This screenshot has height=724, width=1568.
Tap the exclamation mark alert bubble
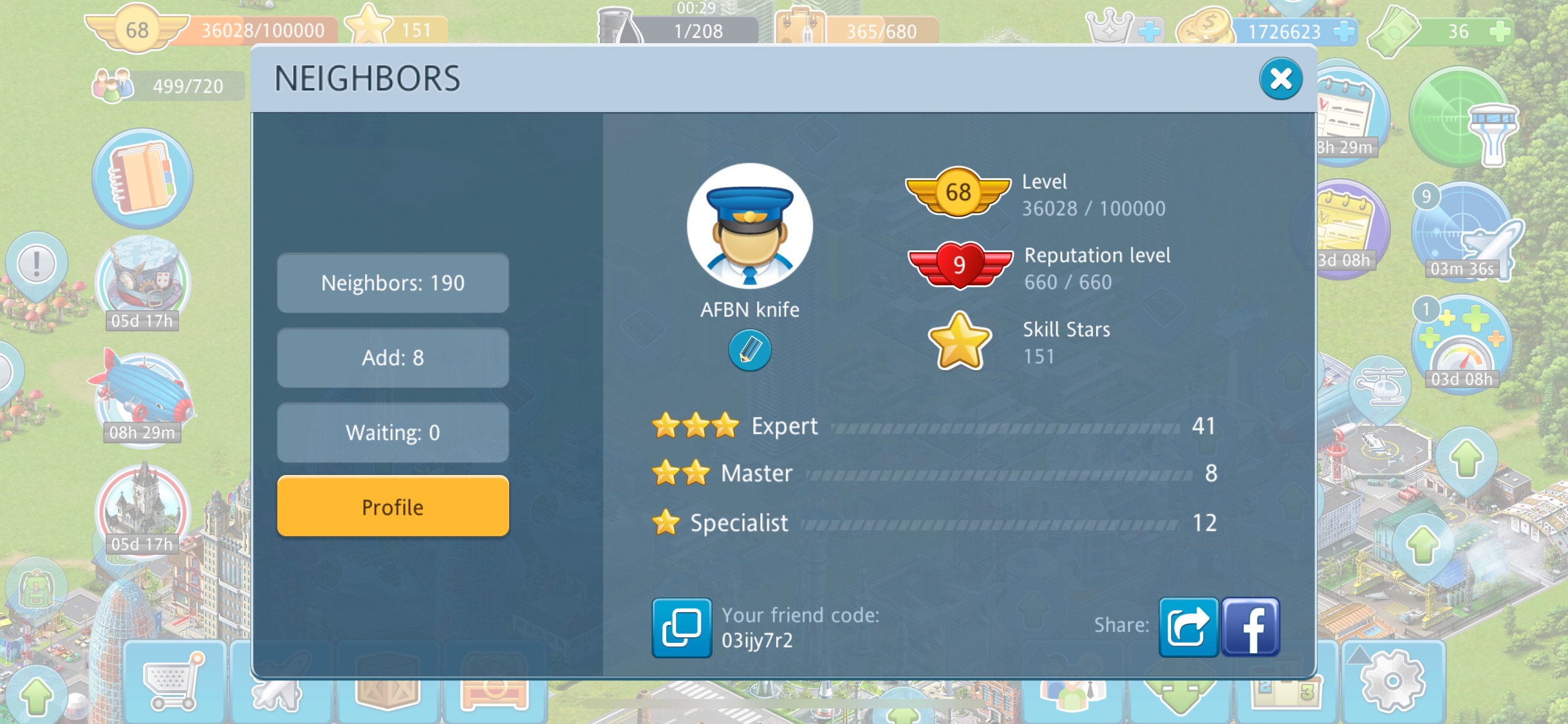point(37,264)
